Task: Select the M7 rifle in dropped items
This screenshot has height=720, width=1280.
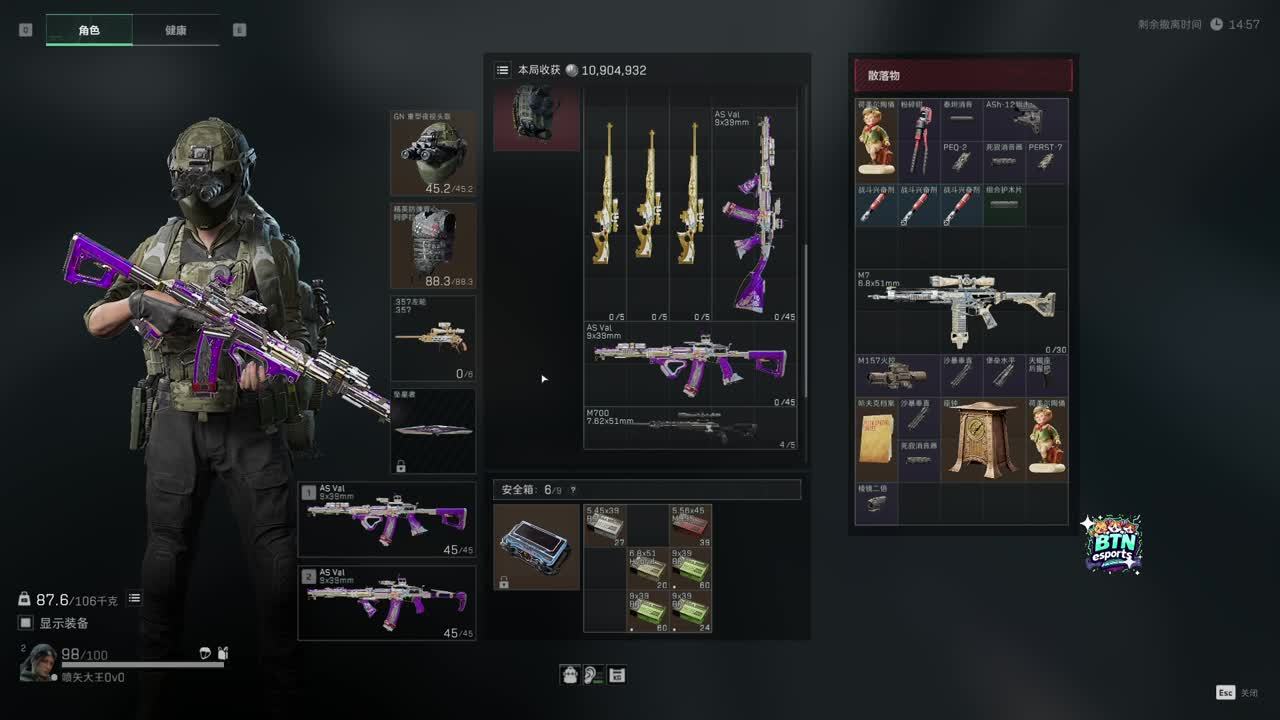Action: click(961, 311)
